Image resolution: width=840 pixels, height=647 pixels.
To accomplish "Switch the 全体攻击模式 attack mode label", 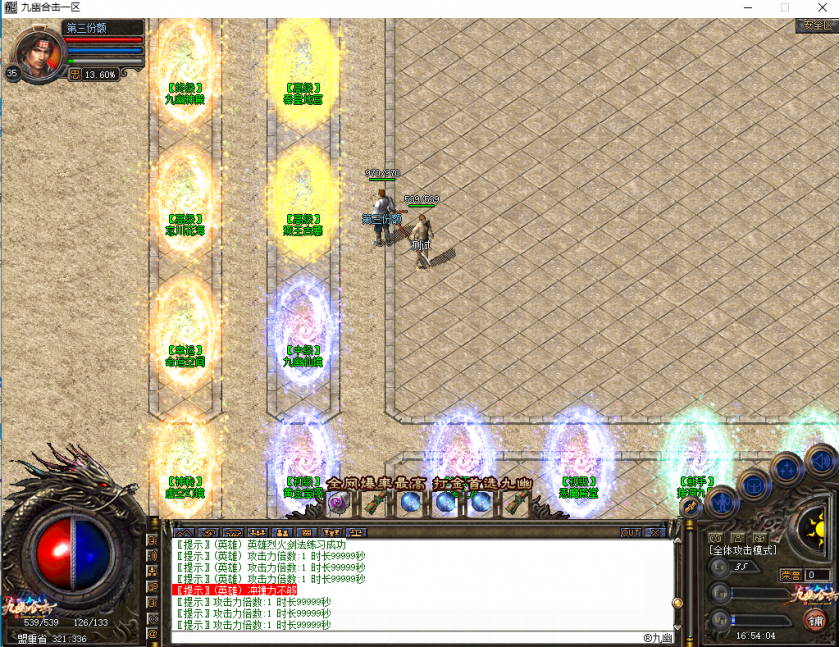I will (x=742, y=550).
